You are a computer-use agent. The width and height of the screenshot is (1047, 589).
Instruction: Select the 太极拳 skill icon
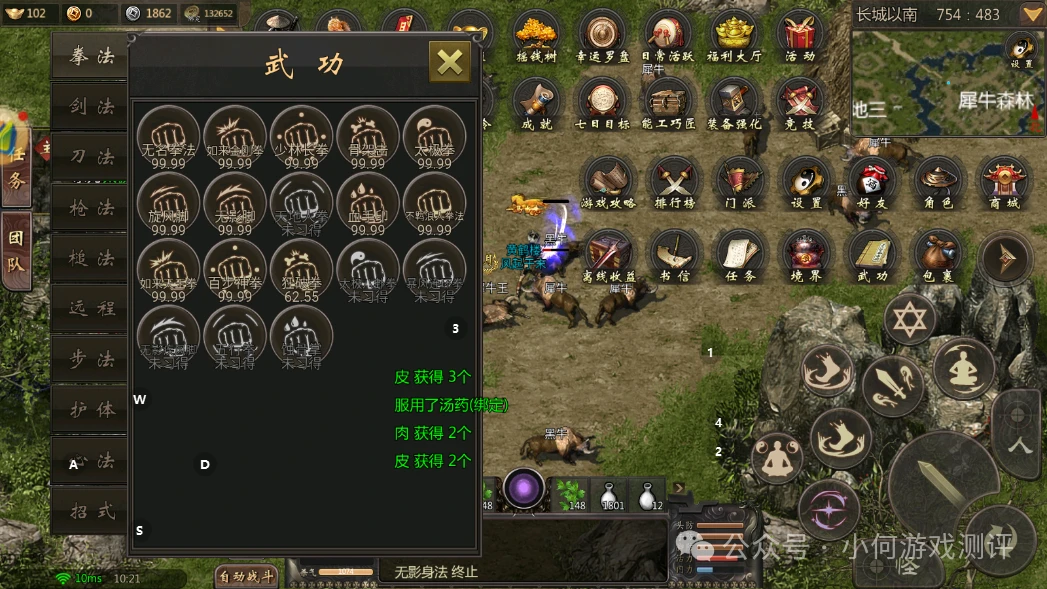tap(434, 137)
